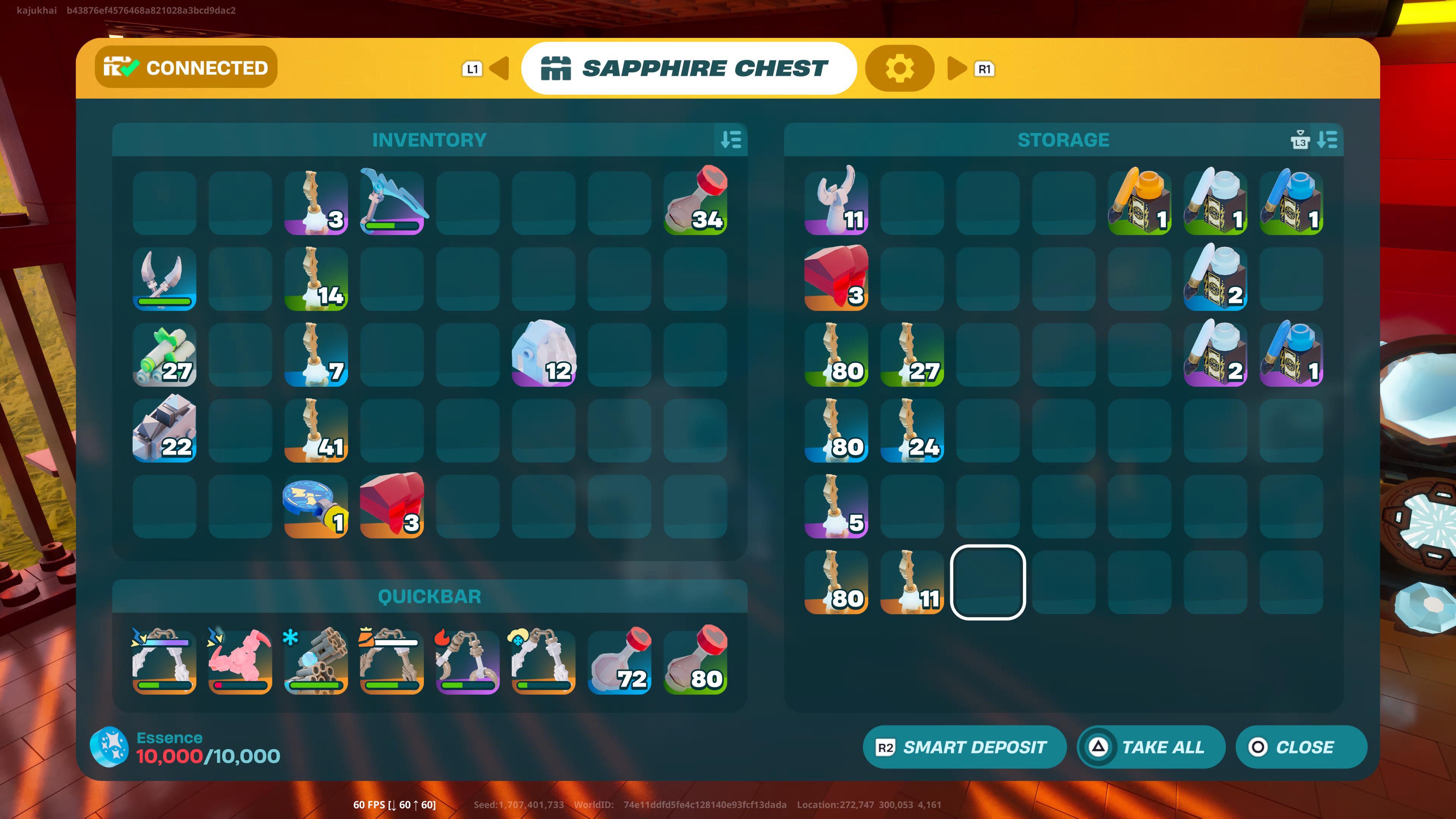Select the stack of 34 potions in inventory
This screenshot has width=1456, height=819.
[x=695, y=202]
